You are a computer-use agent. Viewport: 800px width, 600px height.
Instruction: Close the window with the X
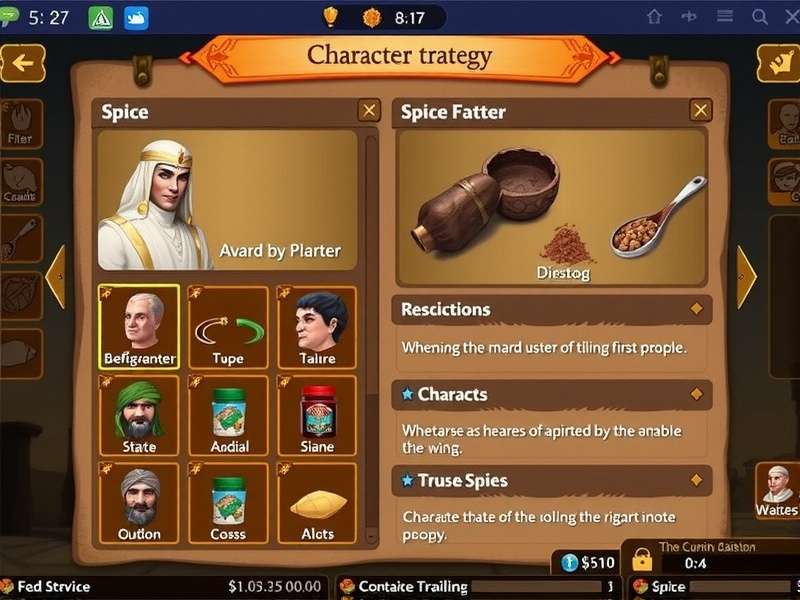coord(788,17)
